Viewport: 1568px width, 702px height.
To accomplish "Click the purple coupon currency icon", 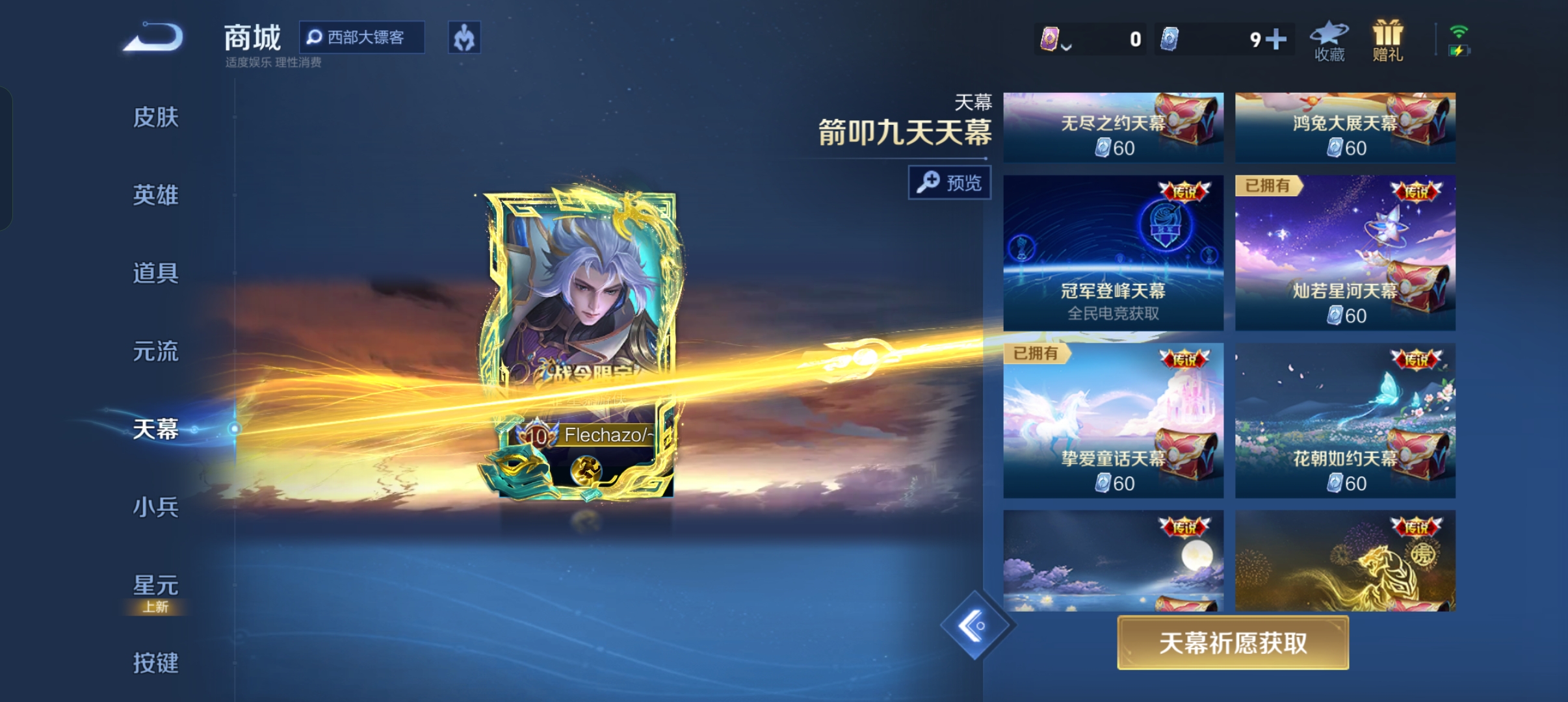I will pos(1051,39).
